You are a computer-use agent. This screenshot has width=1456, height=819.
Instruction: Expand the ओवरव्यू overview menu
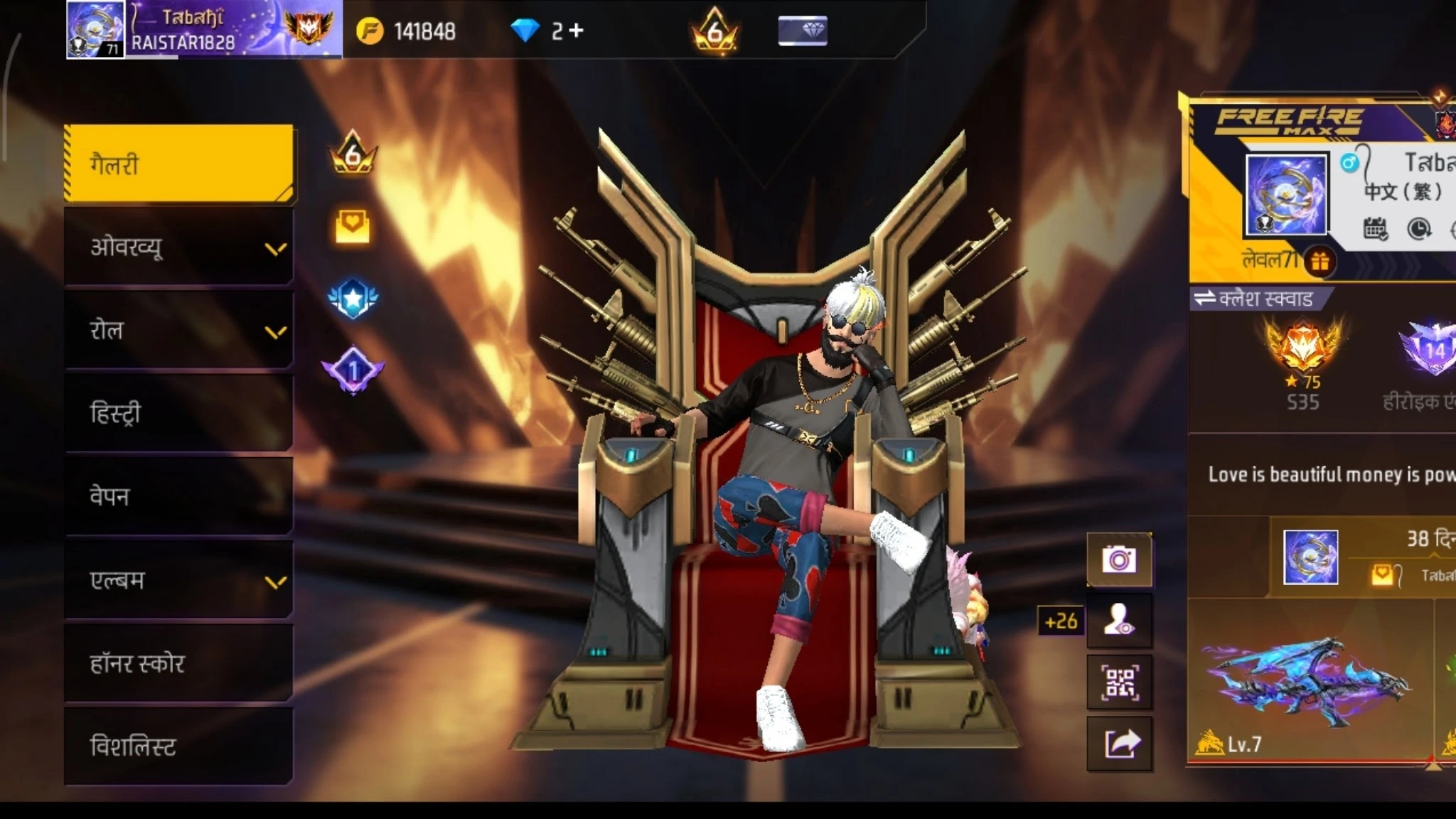point(178,247)
